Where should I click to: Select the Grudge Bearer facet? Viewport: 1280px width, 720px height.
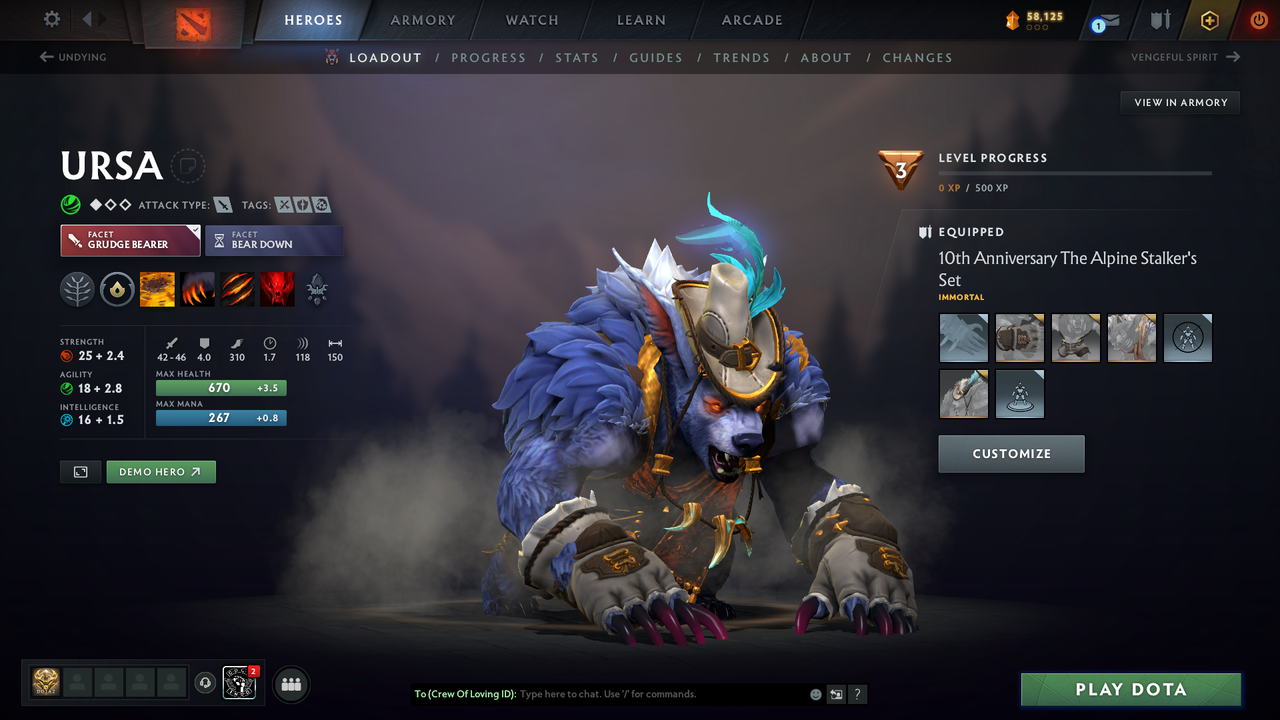pos(130,240)
